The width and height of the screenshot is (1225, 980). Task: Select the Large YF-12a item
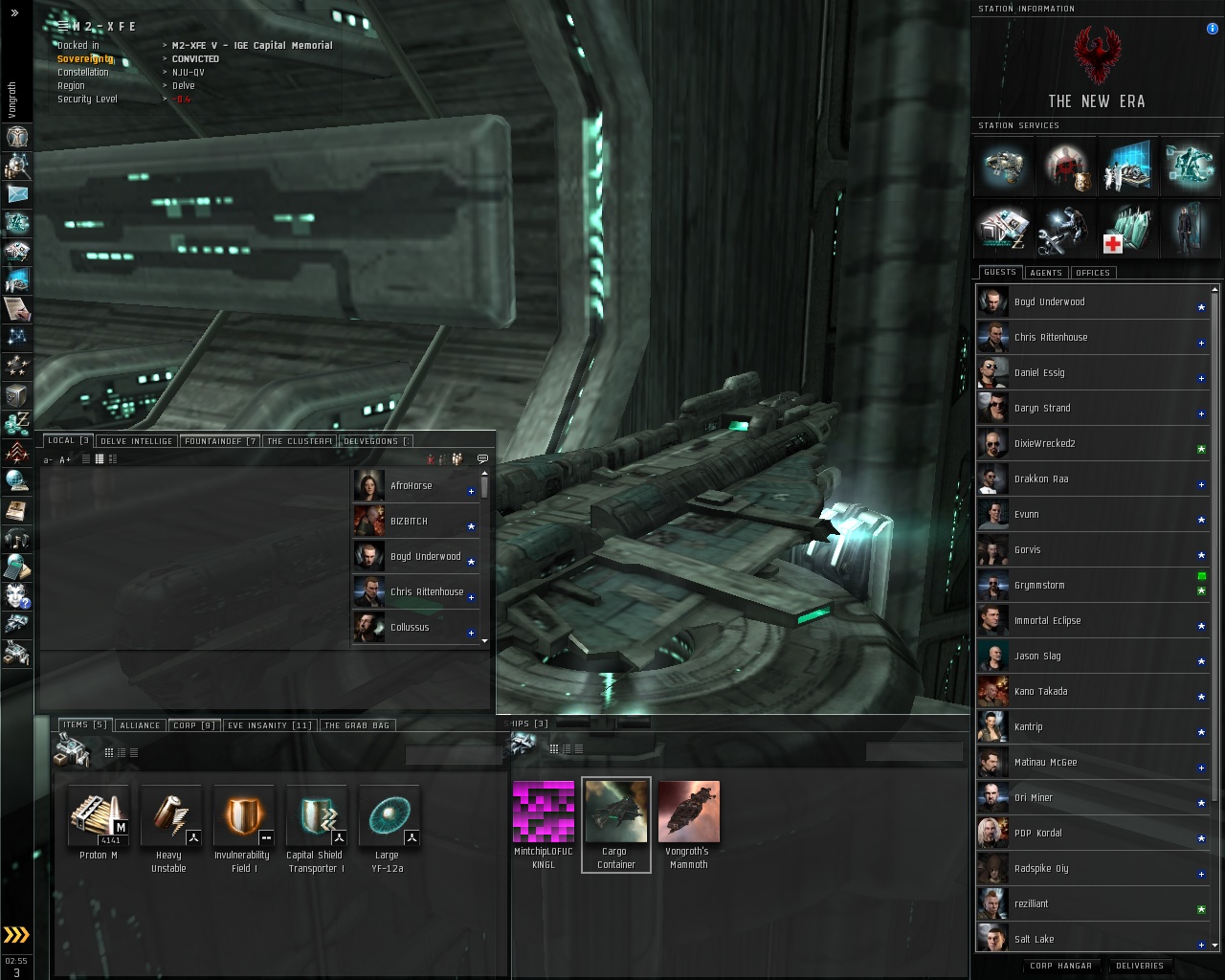389,816
